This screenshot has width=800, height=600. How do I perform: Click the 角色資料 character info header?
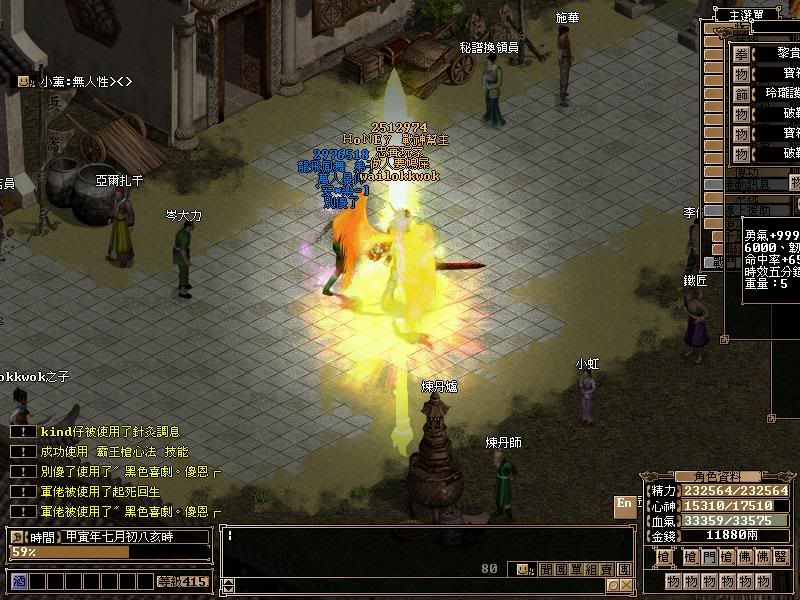point(711,477)
